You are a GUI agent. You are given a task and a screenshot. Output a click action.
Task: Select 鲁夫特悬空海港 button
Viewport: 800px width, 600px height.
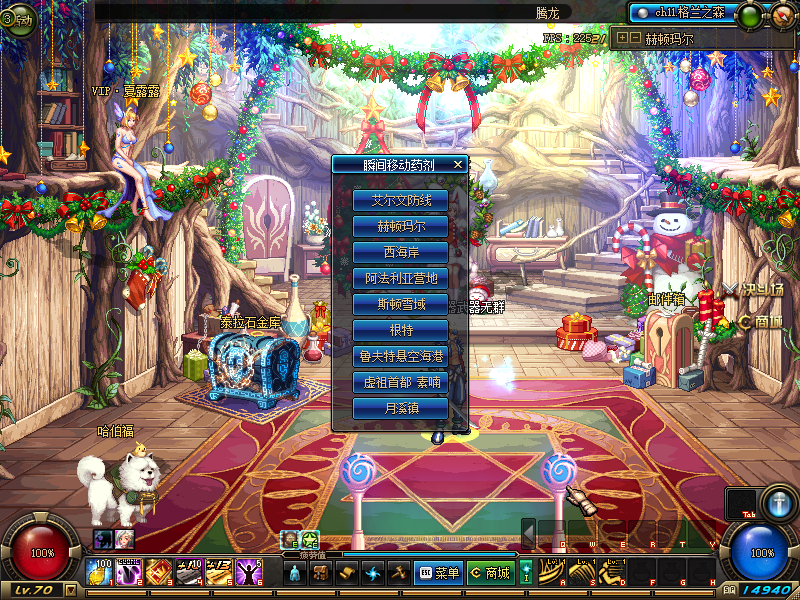tap(400, 356)
